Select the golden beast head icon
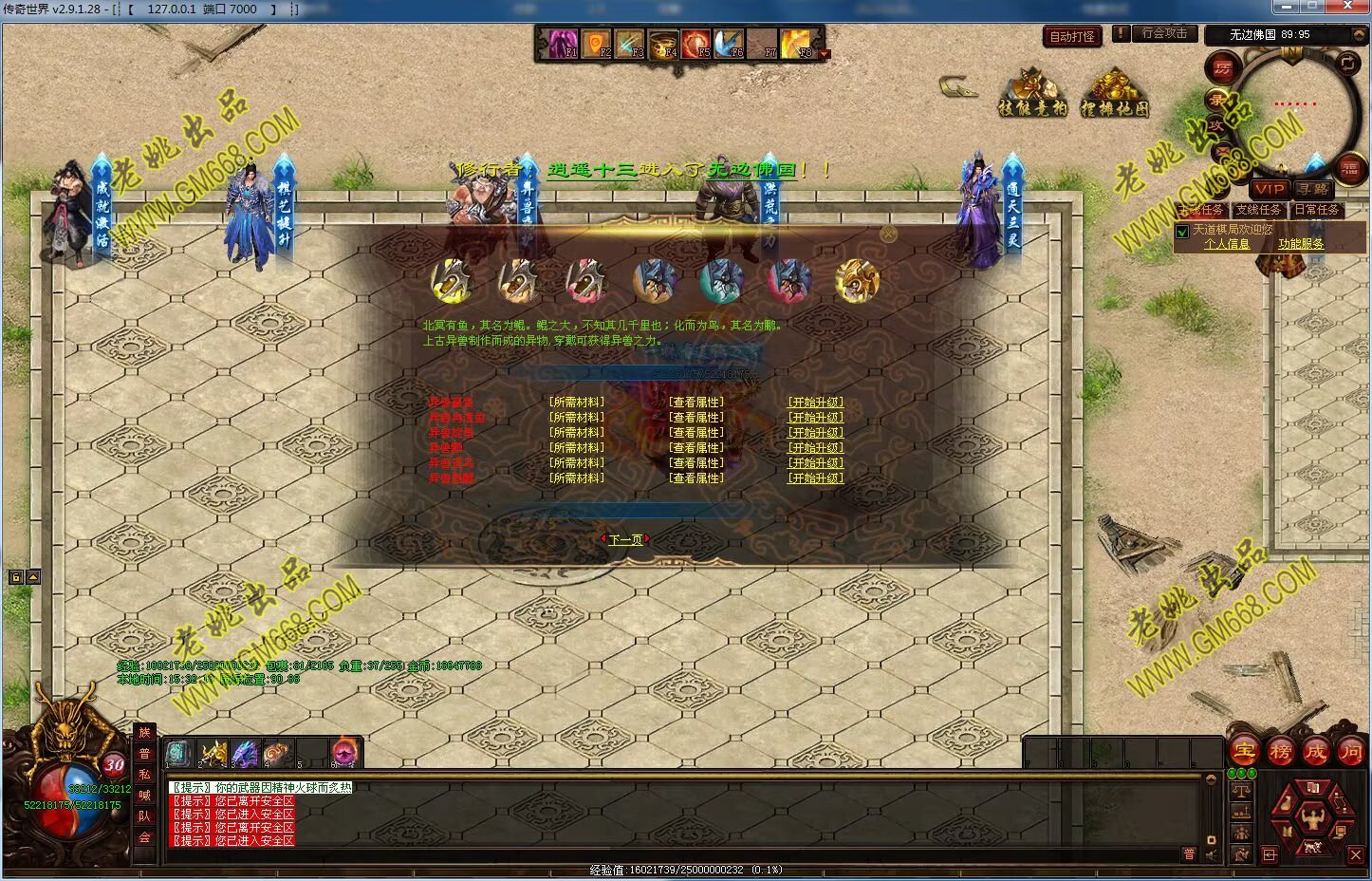This screenshot has height=881, width=1372. click(857, 281)
